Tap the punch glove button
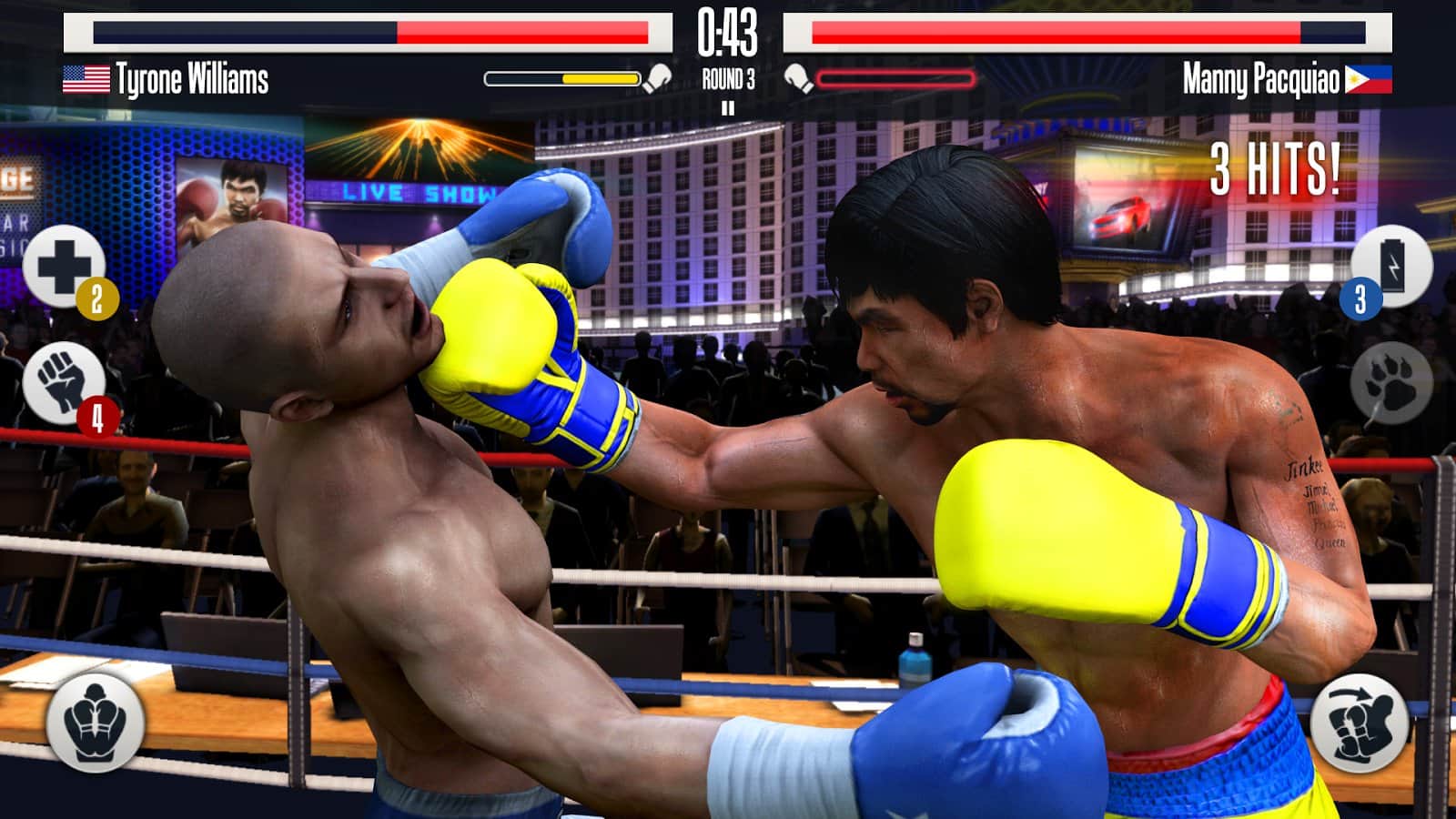The height and width of the screenshot is (819, 1456). tap(1360, 723)
